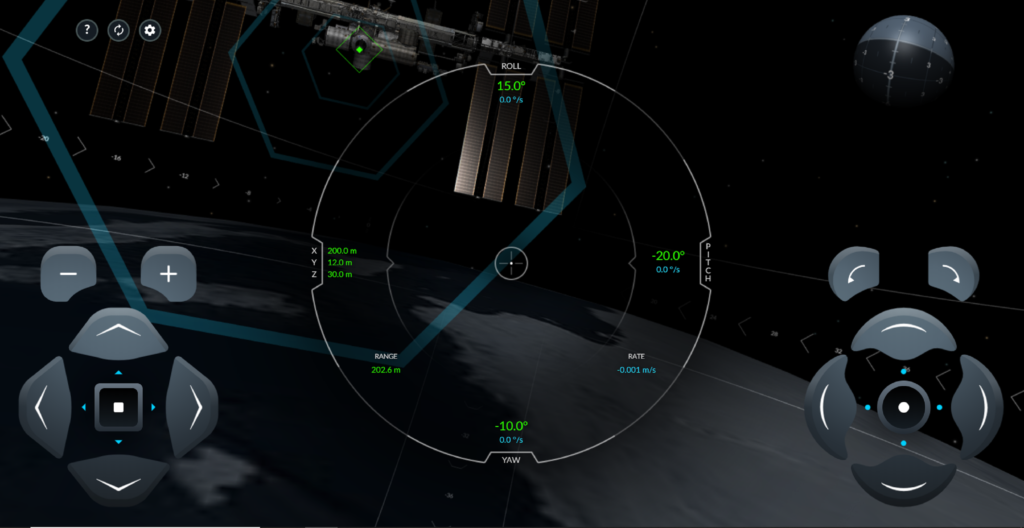The image size is (1024, 528).
Task: Activate the yaw left rotation control
Action: (828, 407)
